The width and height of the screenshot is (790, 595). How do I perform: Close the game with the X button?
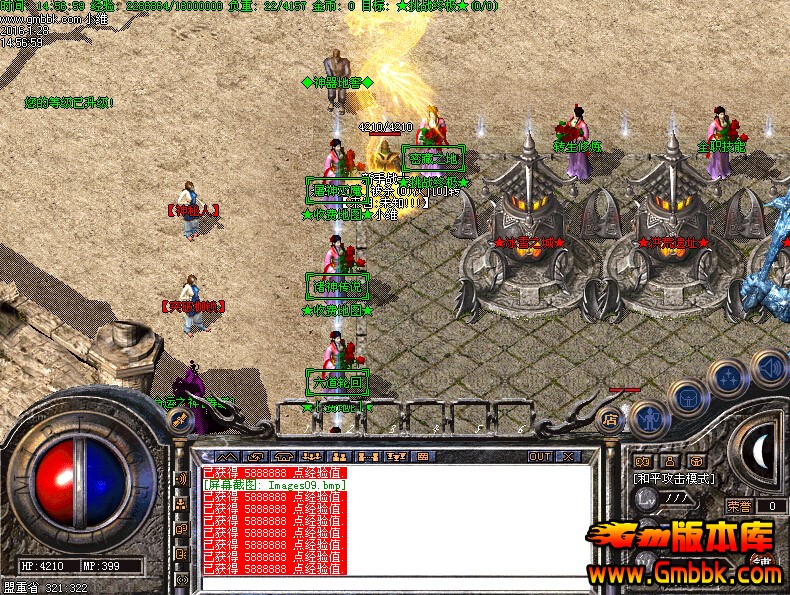[569, 457]
